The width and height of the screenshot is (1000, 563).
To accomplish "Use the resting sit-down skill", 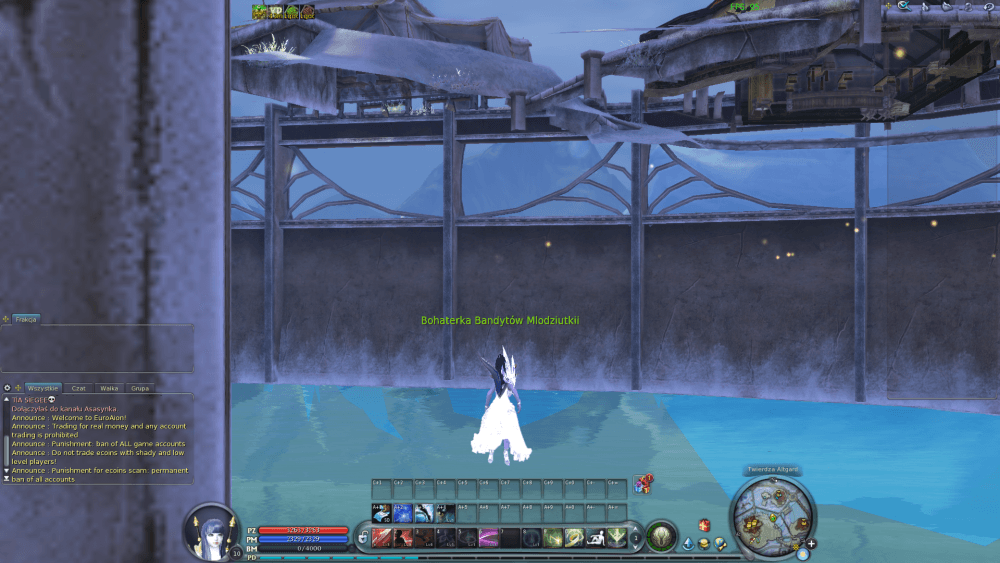I will click(x=596, y=538).
